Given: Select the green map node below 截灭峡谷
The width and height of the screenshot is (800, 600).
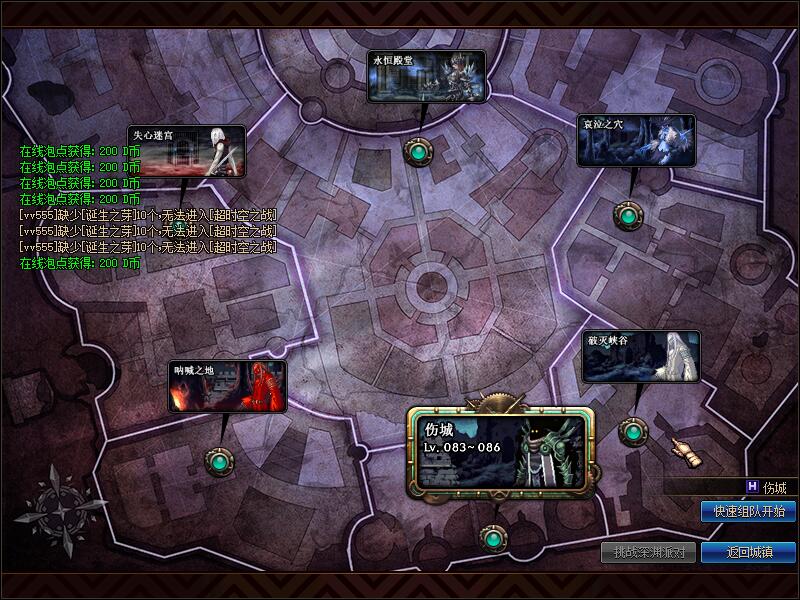Looking at the screenshot, I should point(632,432).
